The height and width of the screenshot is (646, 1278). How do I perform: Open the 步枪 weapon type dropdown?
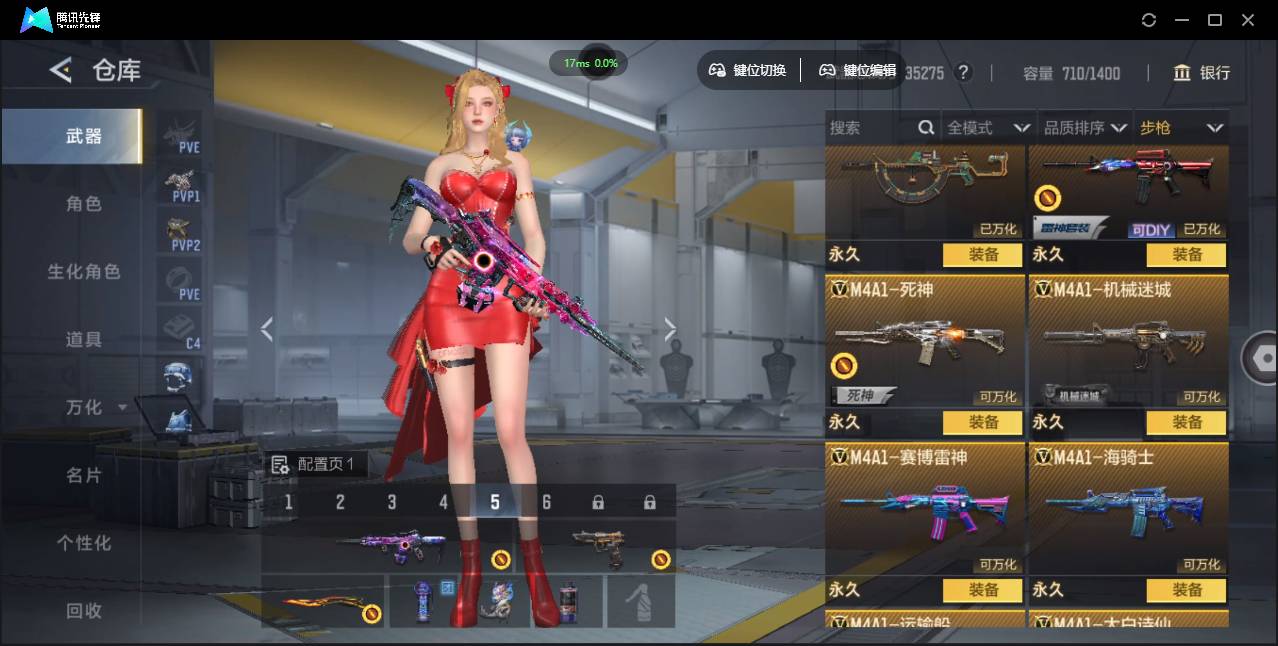[1181, 128]
